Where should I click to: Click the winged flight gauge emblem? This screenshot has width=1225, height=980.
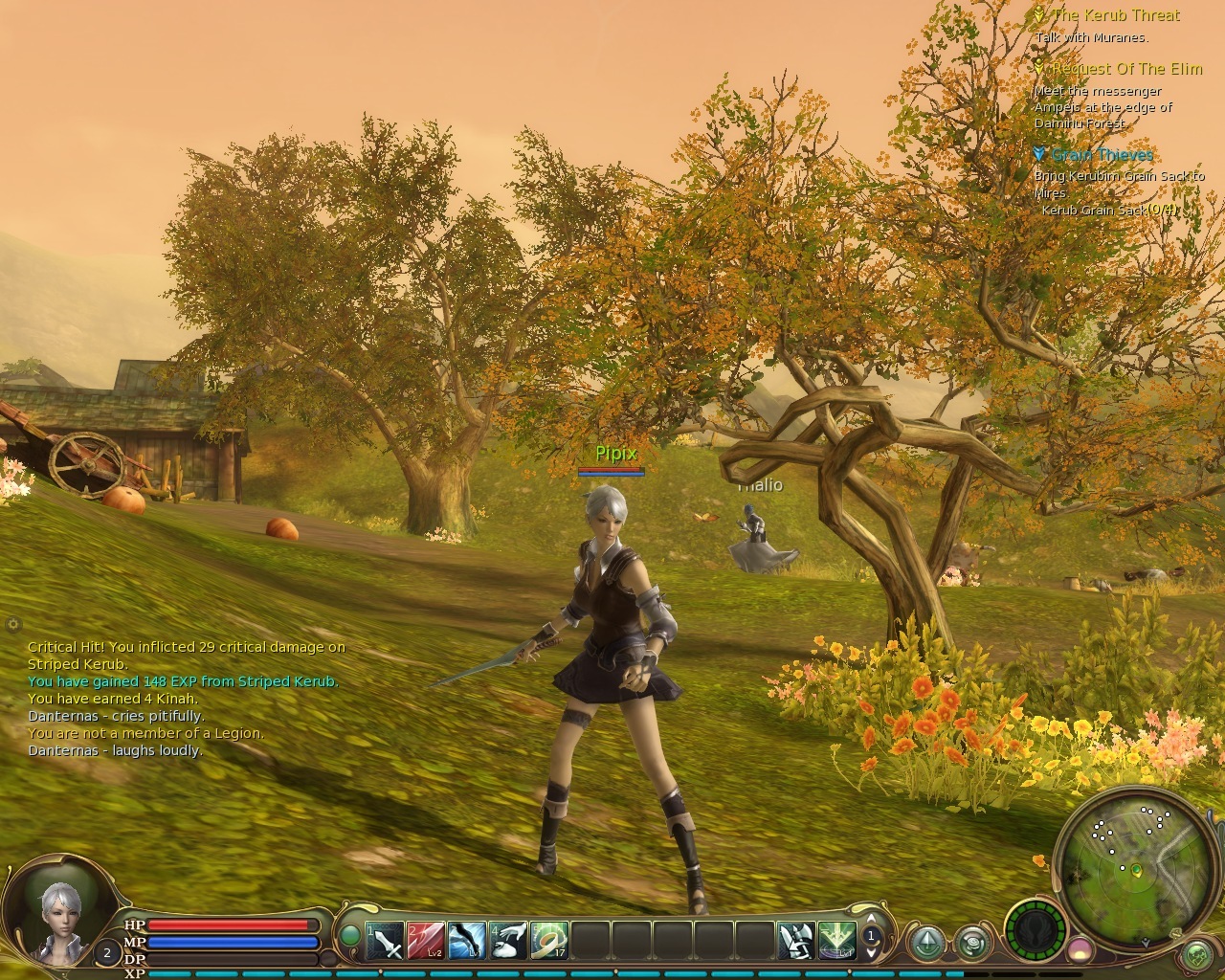[x=1036, y=928]
